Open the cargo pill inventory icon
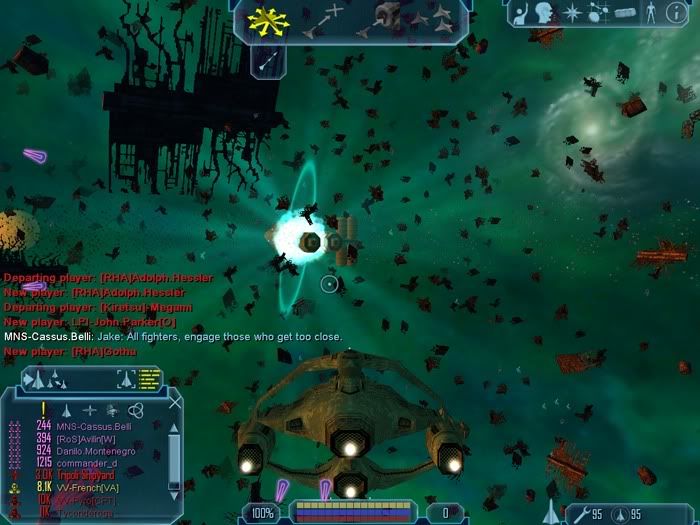 (x=624, y=14)
